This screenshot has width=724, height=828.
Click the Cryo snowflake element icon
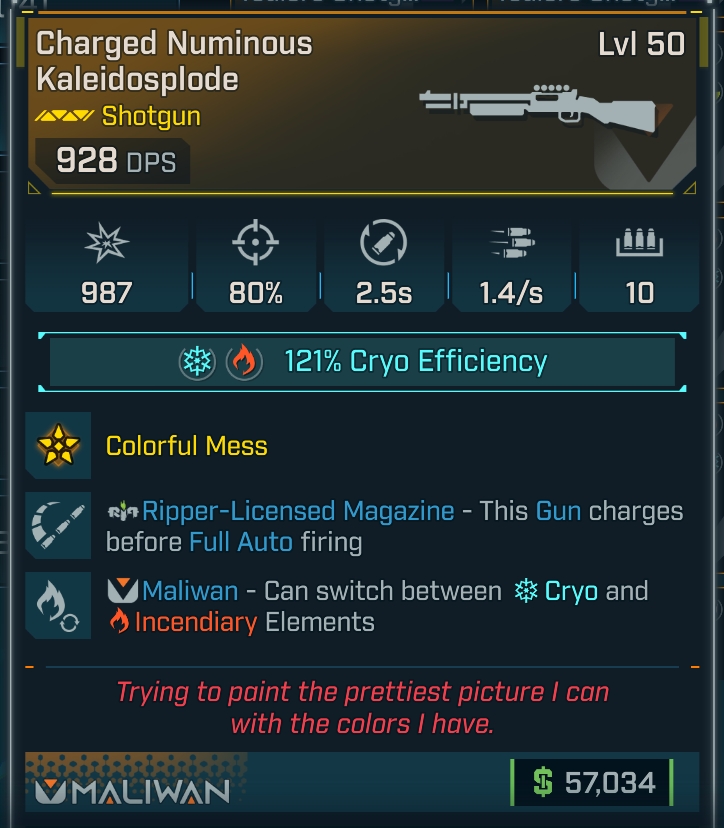point(197,362)
